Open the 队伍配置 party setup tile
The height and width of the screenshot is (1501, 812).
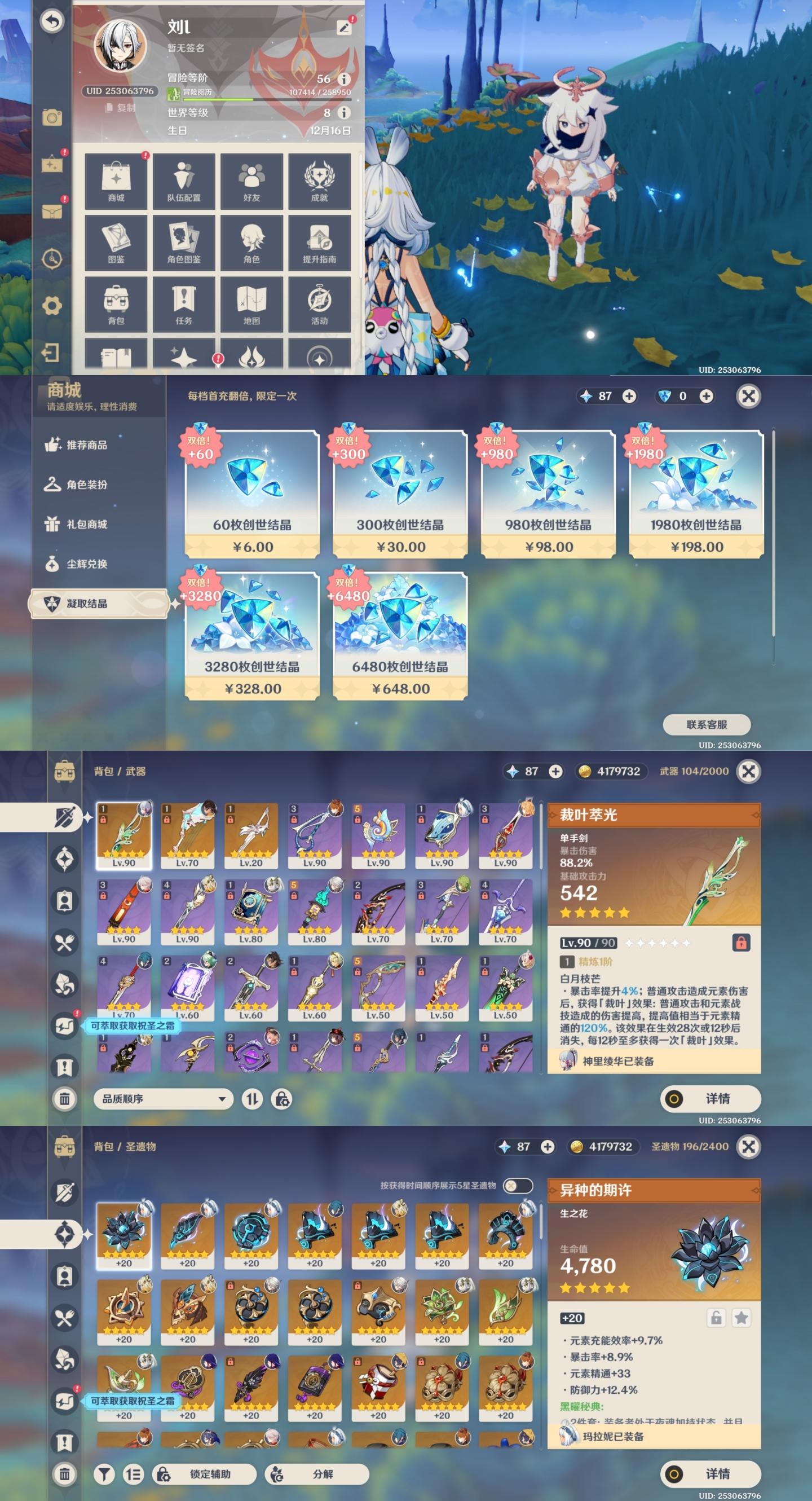coord(183,181)
